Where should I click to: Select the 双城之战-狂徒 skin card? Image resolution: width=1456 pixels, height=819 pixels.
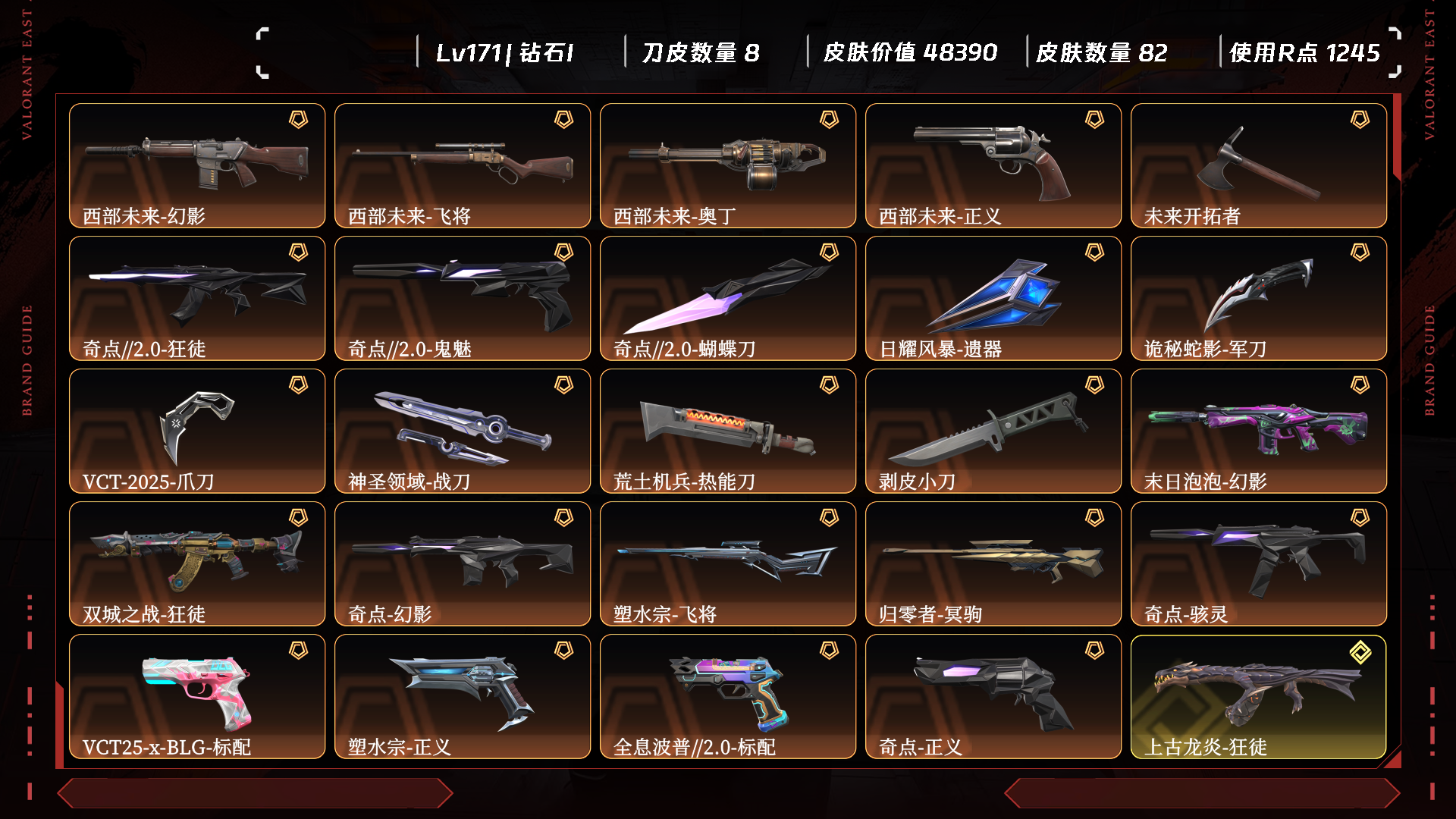pos(197,563)
